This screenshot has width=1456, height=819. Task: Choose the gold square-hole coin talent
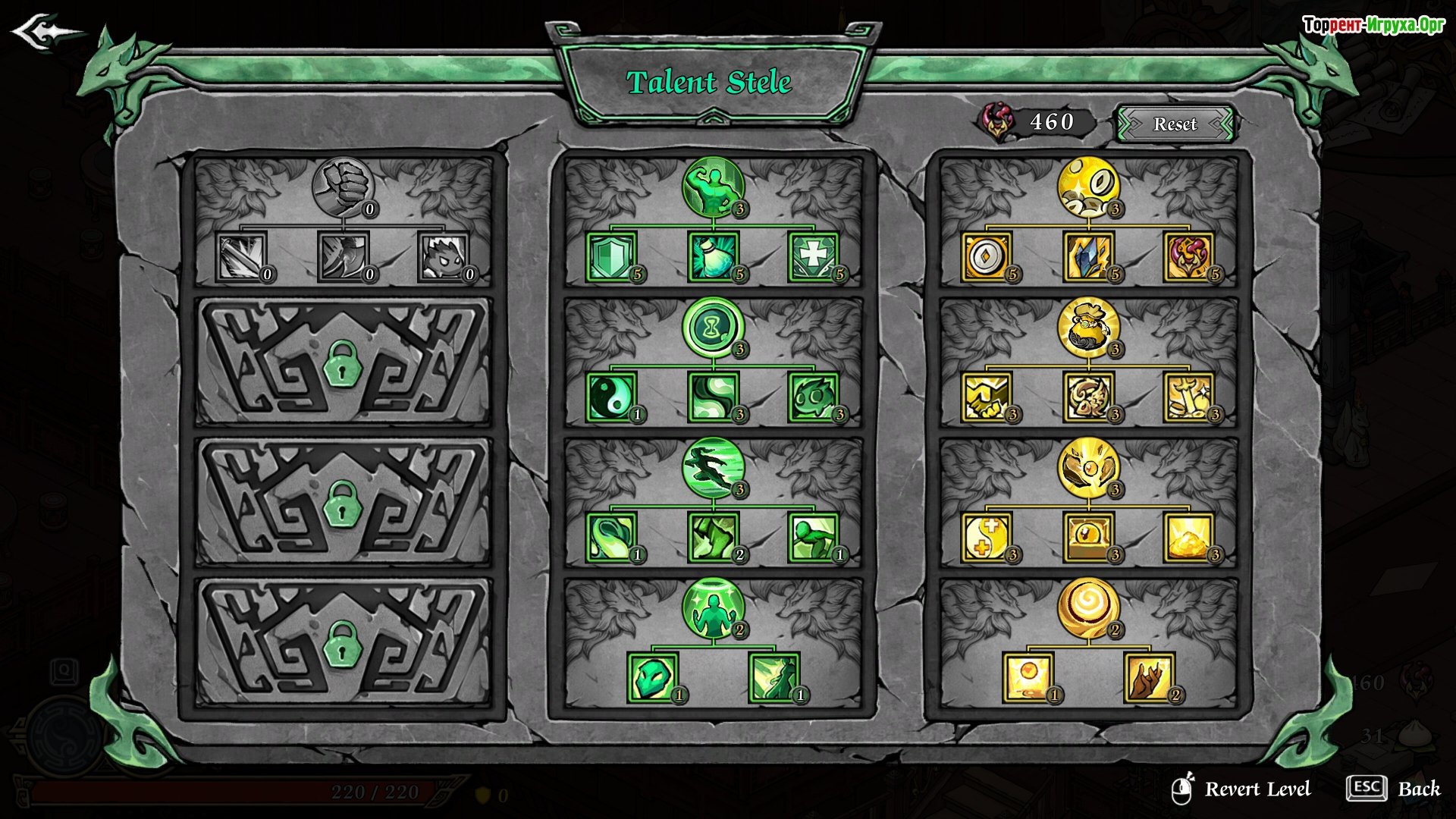click(987, 257)
